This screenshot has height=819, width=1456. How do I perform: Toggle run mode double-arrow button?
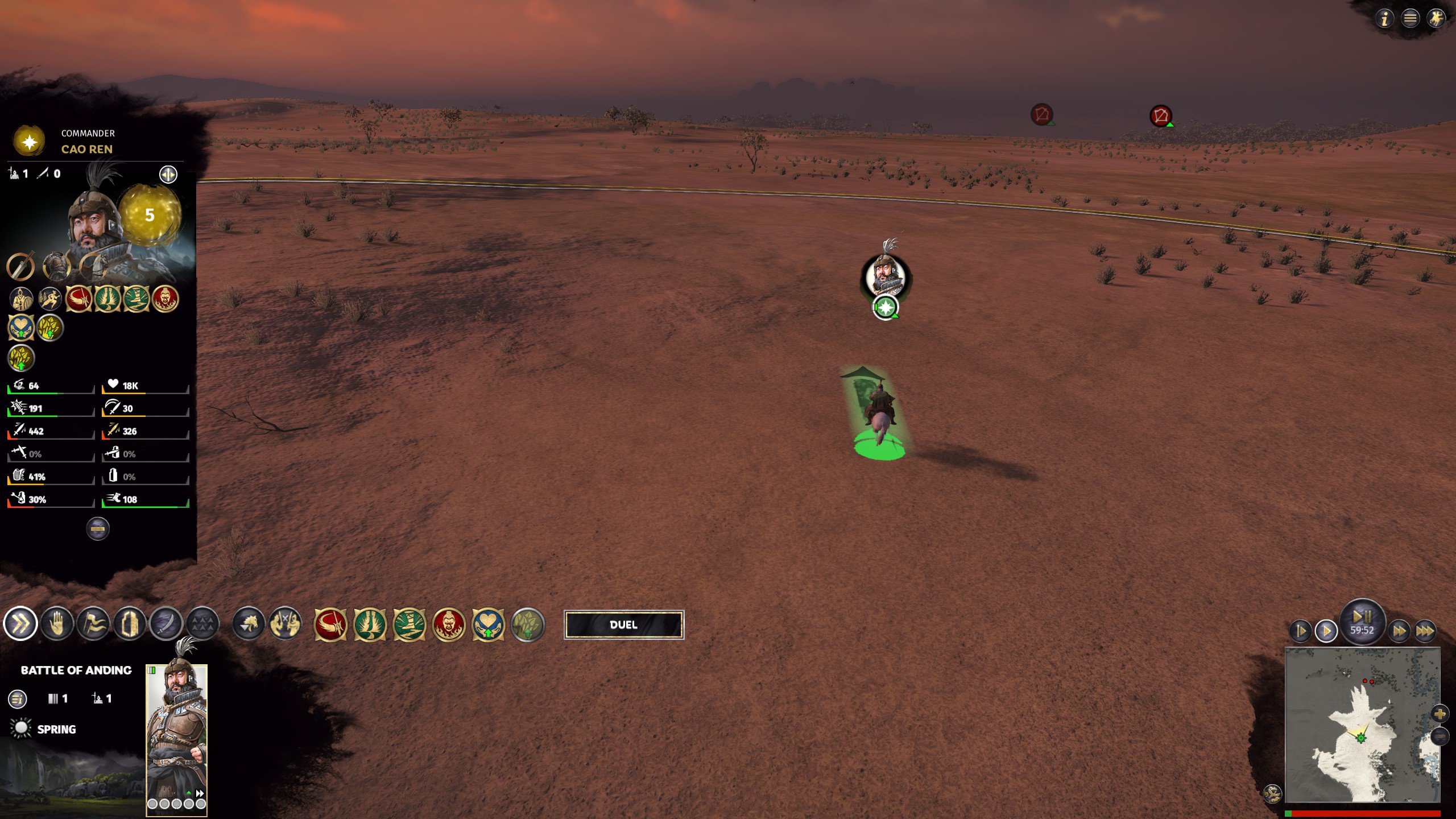click(x=20, y=624)
